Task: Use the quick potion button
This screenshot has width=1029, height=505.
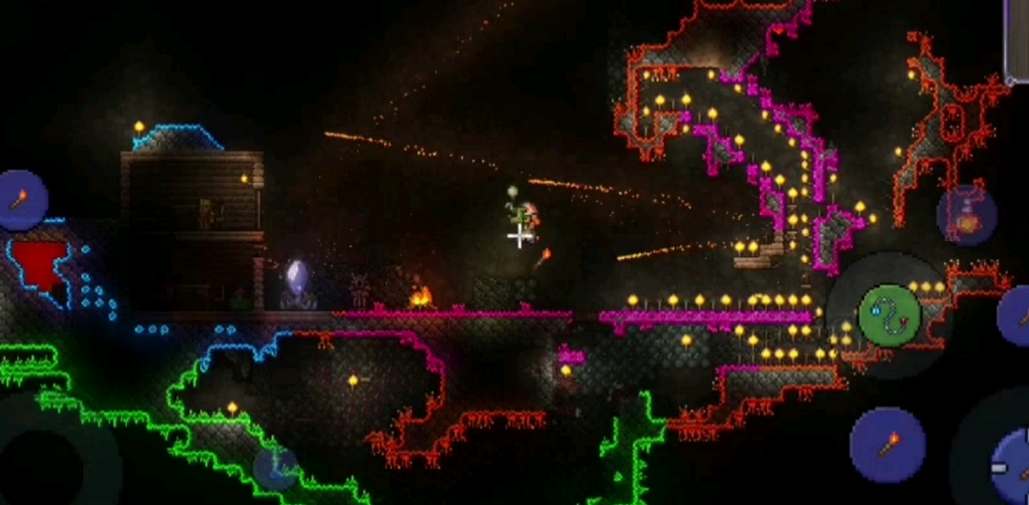Action: 967,215
